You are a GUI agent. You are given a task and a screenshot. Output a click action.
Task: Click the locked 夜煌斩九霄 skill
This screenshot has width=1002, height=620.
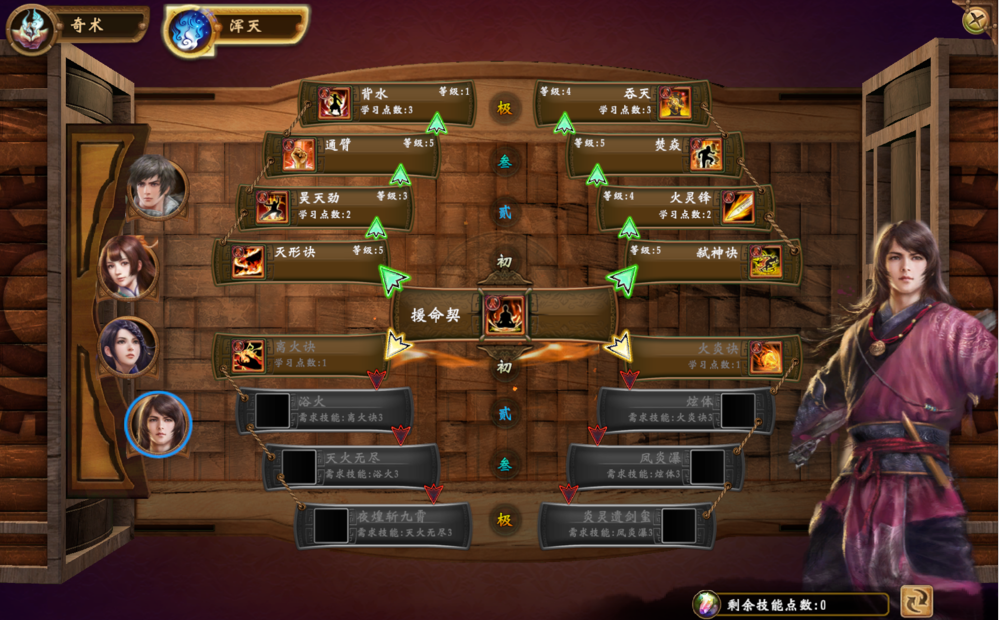(x=385, y=525)
